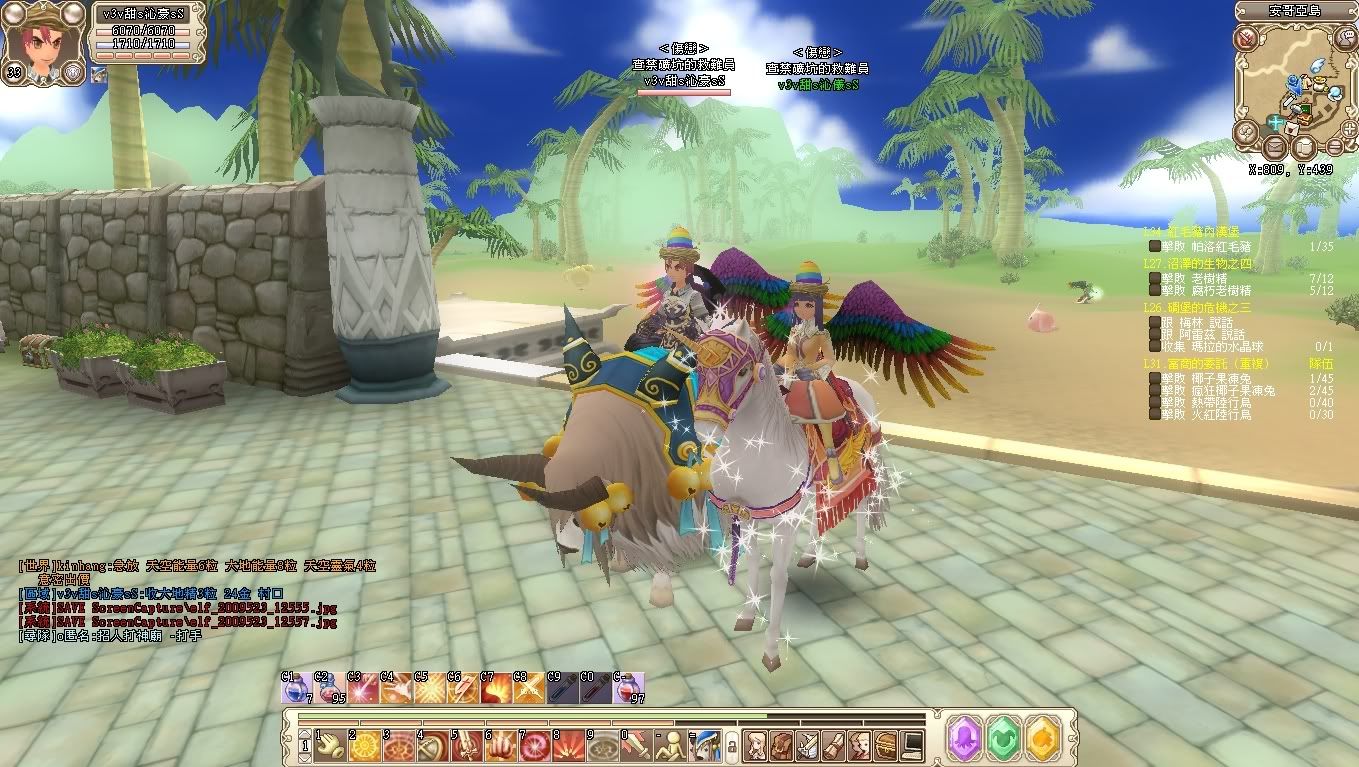Use the glove action in hotbar slot 1
The width and height of the screenshot is (1359, 767).
coord(331,745)
